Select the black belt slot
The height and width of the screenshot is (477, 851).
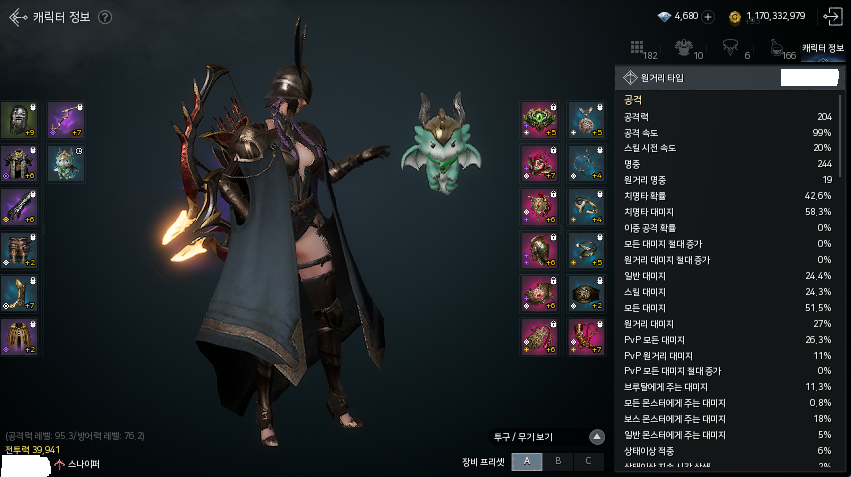pos(587,293)
